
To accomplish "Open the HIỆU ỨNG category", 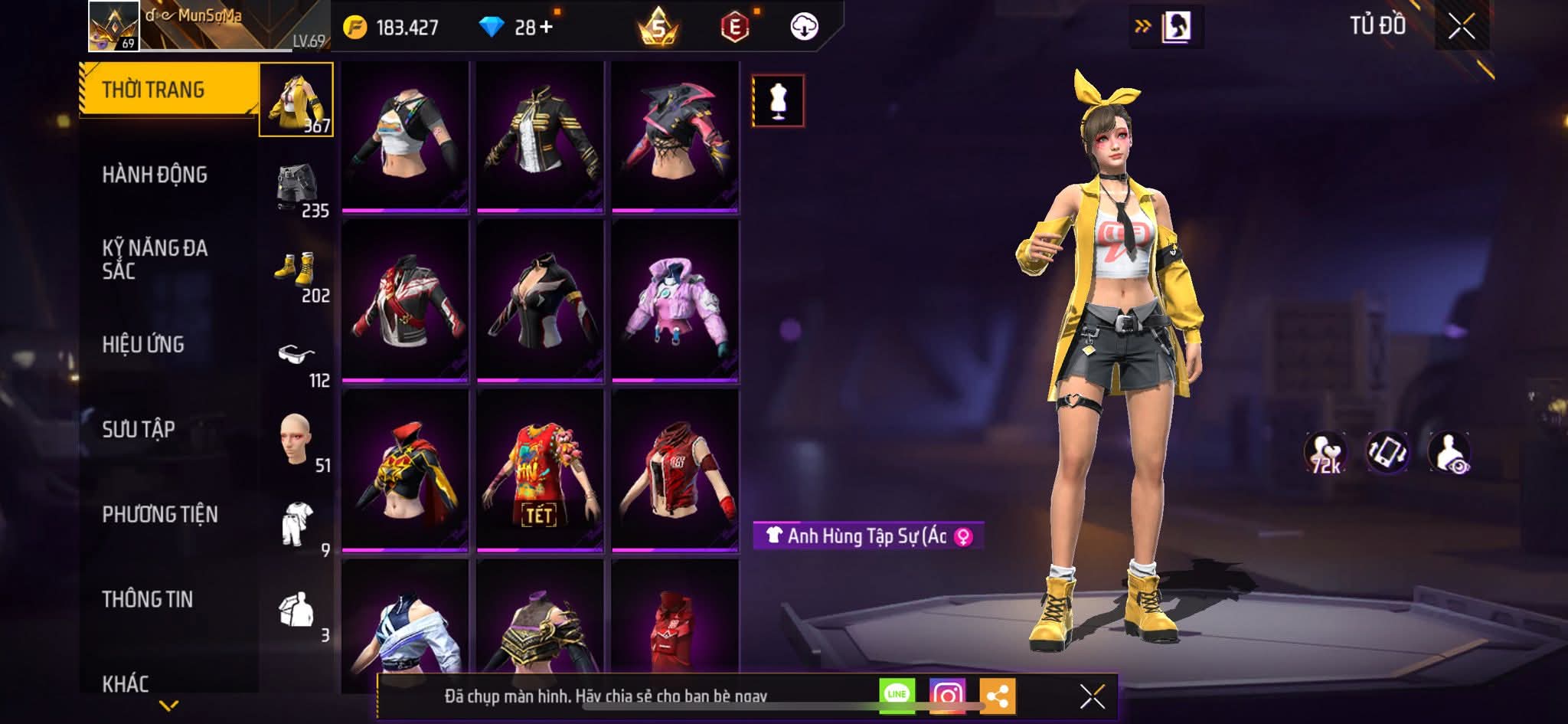I will (143, 345).
